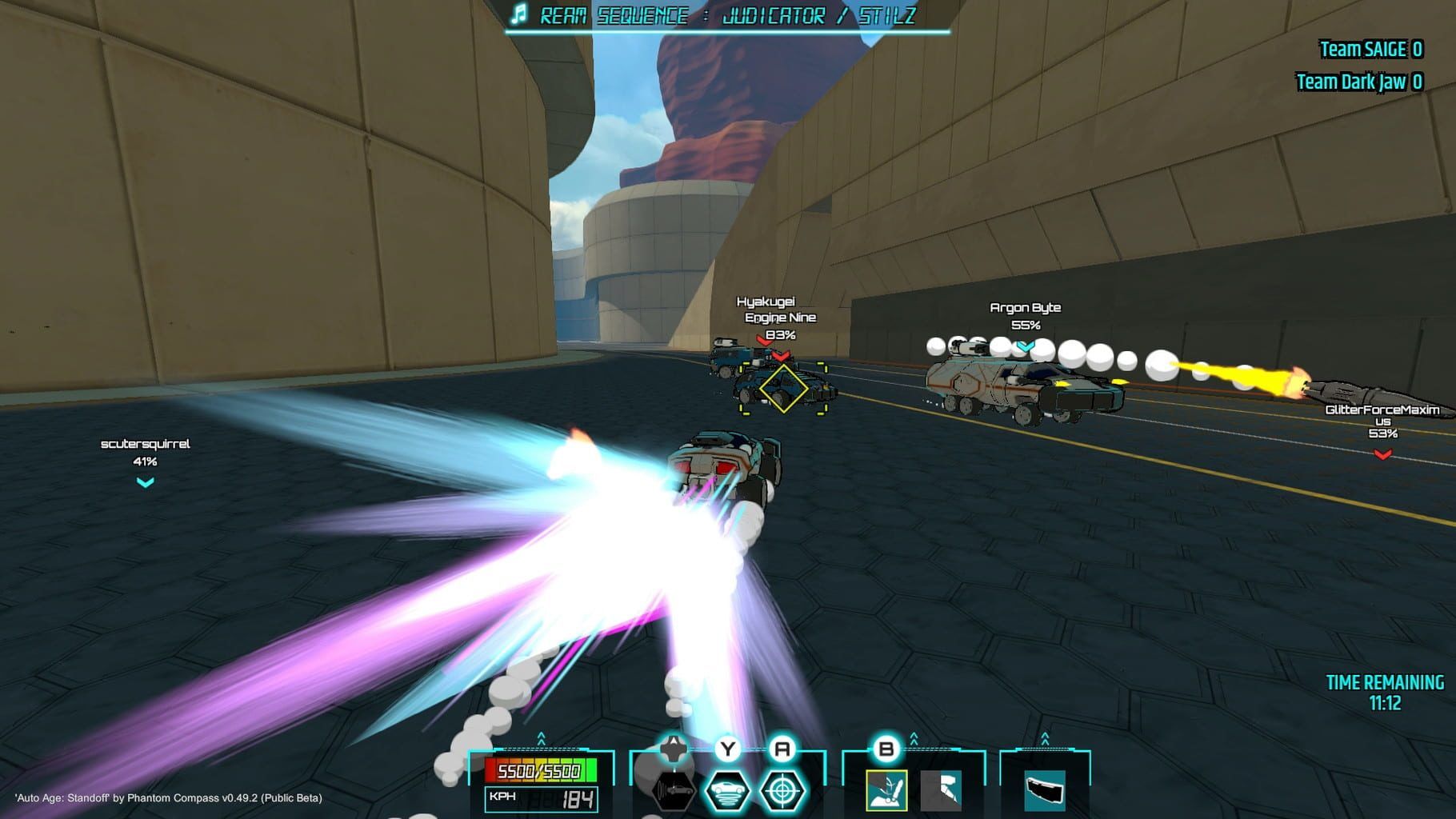
Task: Target the locked-on enemy Engine Nine
Action: [782, 389]
